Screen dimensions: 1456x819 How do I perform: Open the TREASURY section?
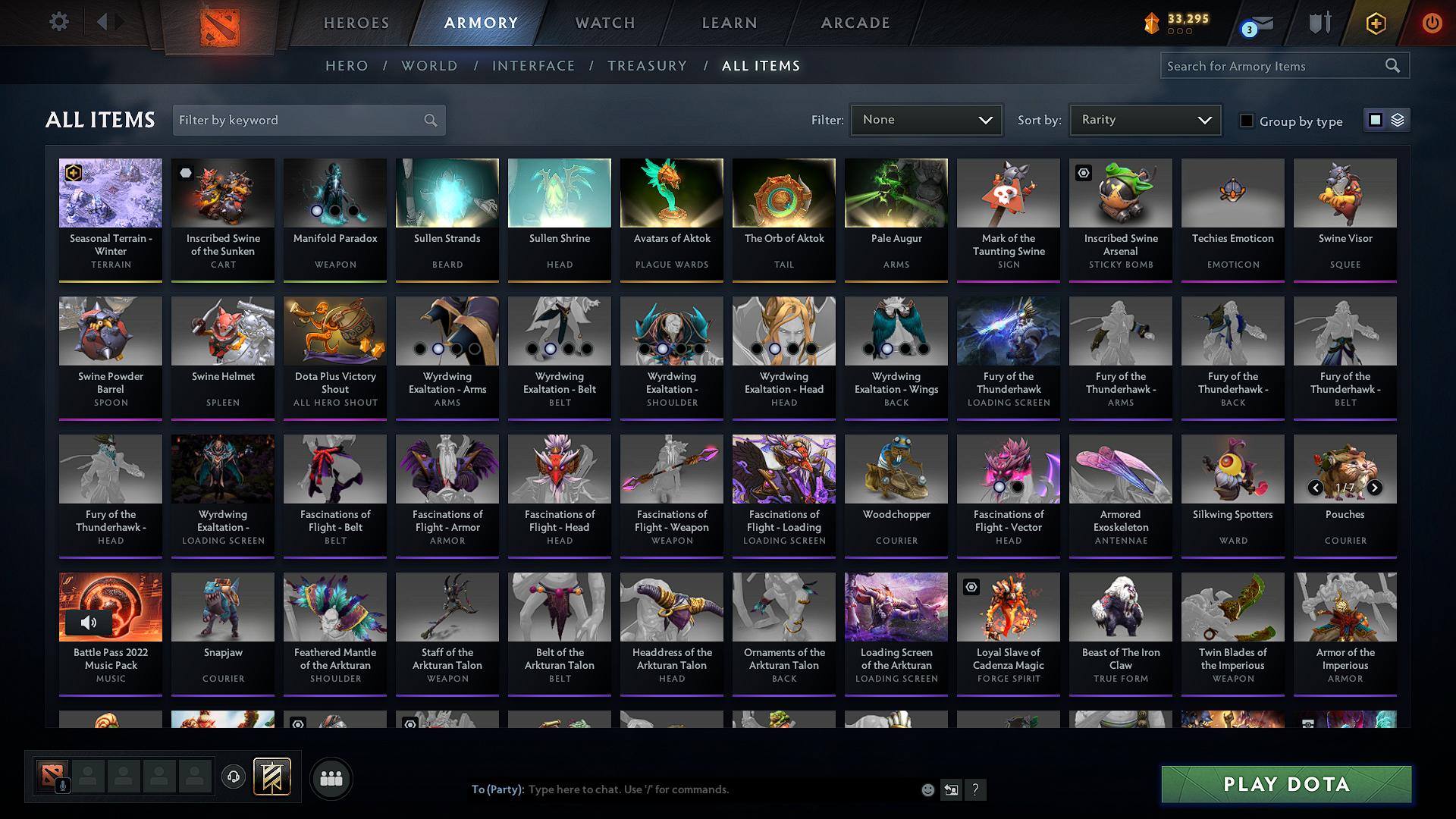pyautogui.click(x=647, y=65)
